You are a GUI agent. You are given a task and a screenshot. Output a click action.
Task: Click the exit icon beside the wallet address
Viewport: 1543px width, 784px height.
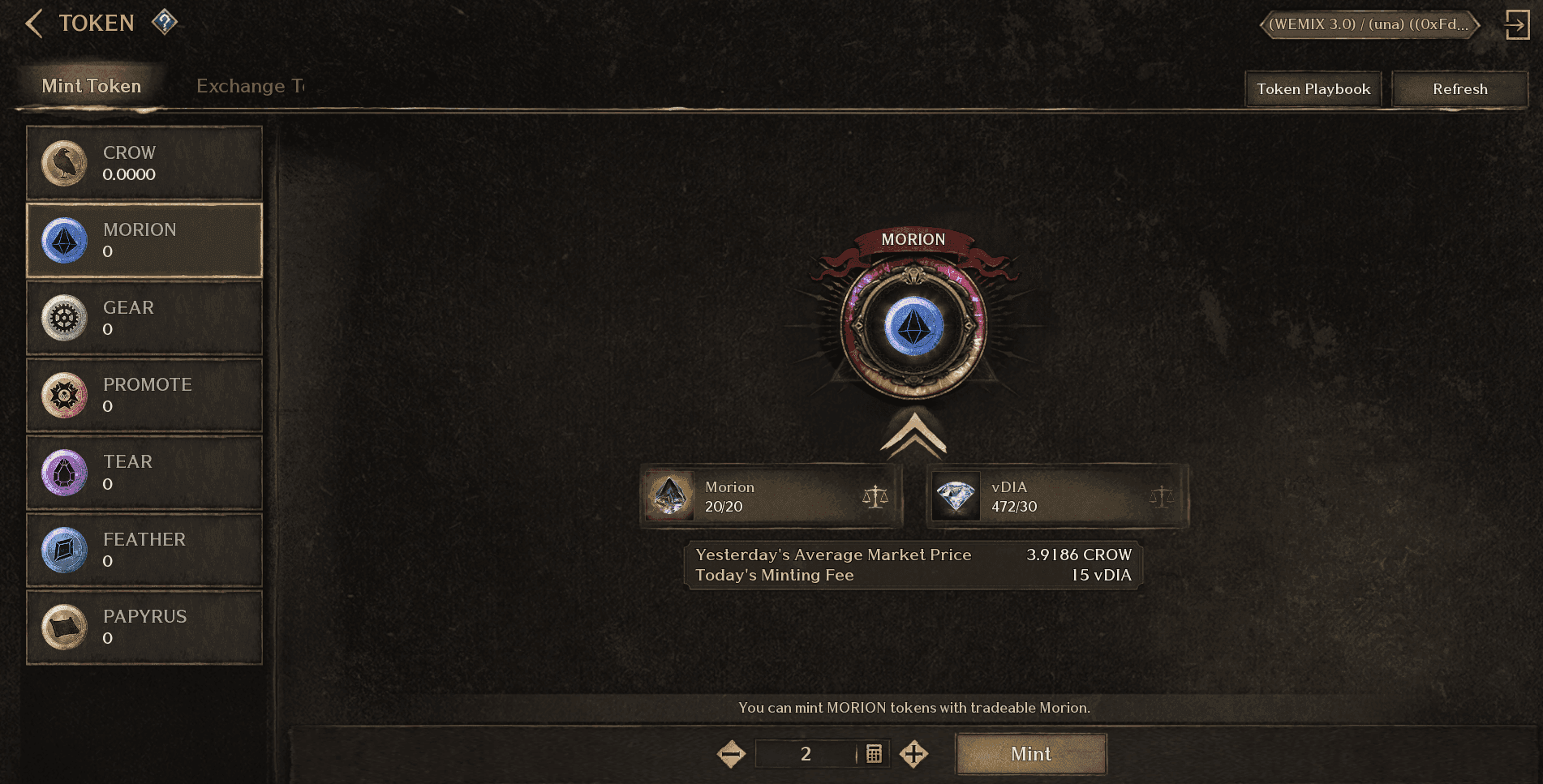[x=1516, y=24]
